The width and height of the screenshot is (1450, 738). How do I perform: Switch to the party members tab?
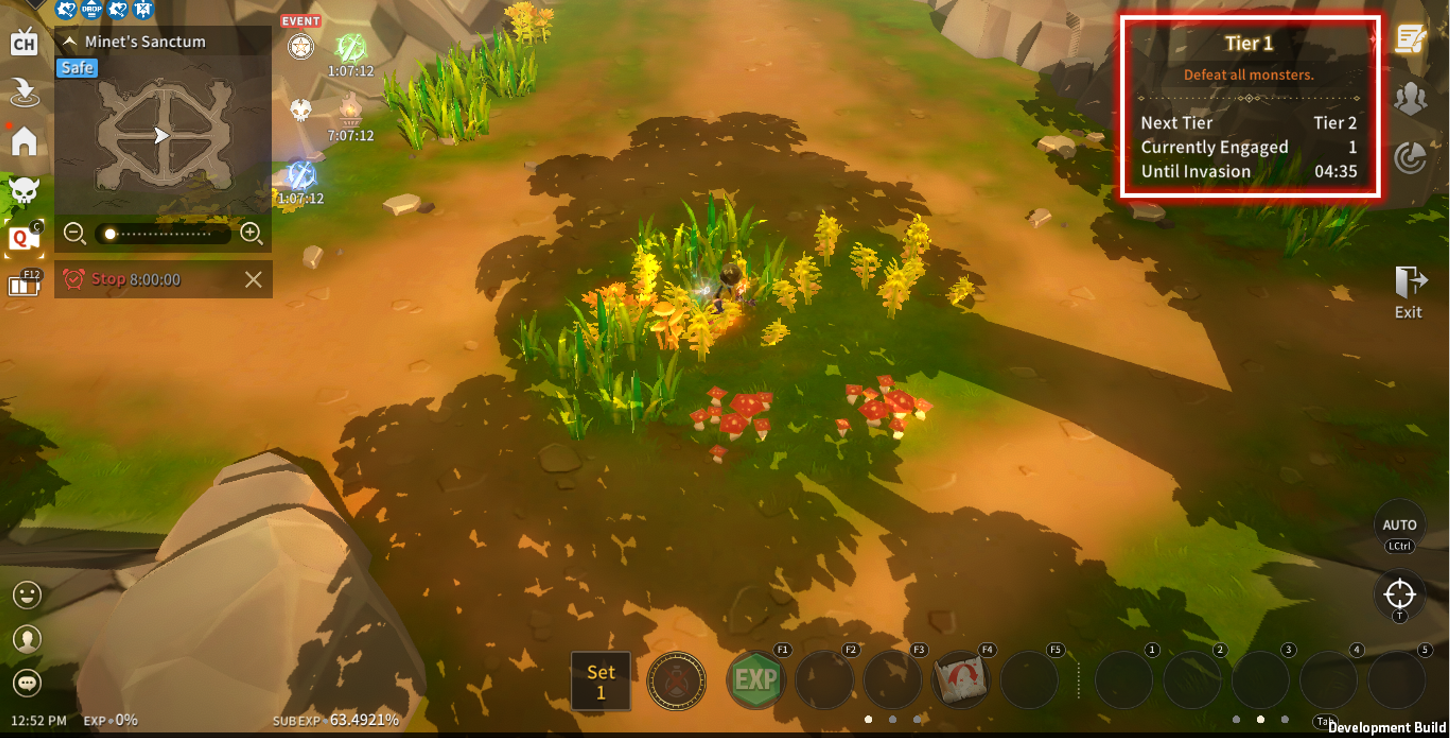1410,98
